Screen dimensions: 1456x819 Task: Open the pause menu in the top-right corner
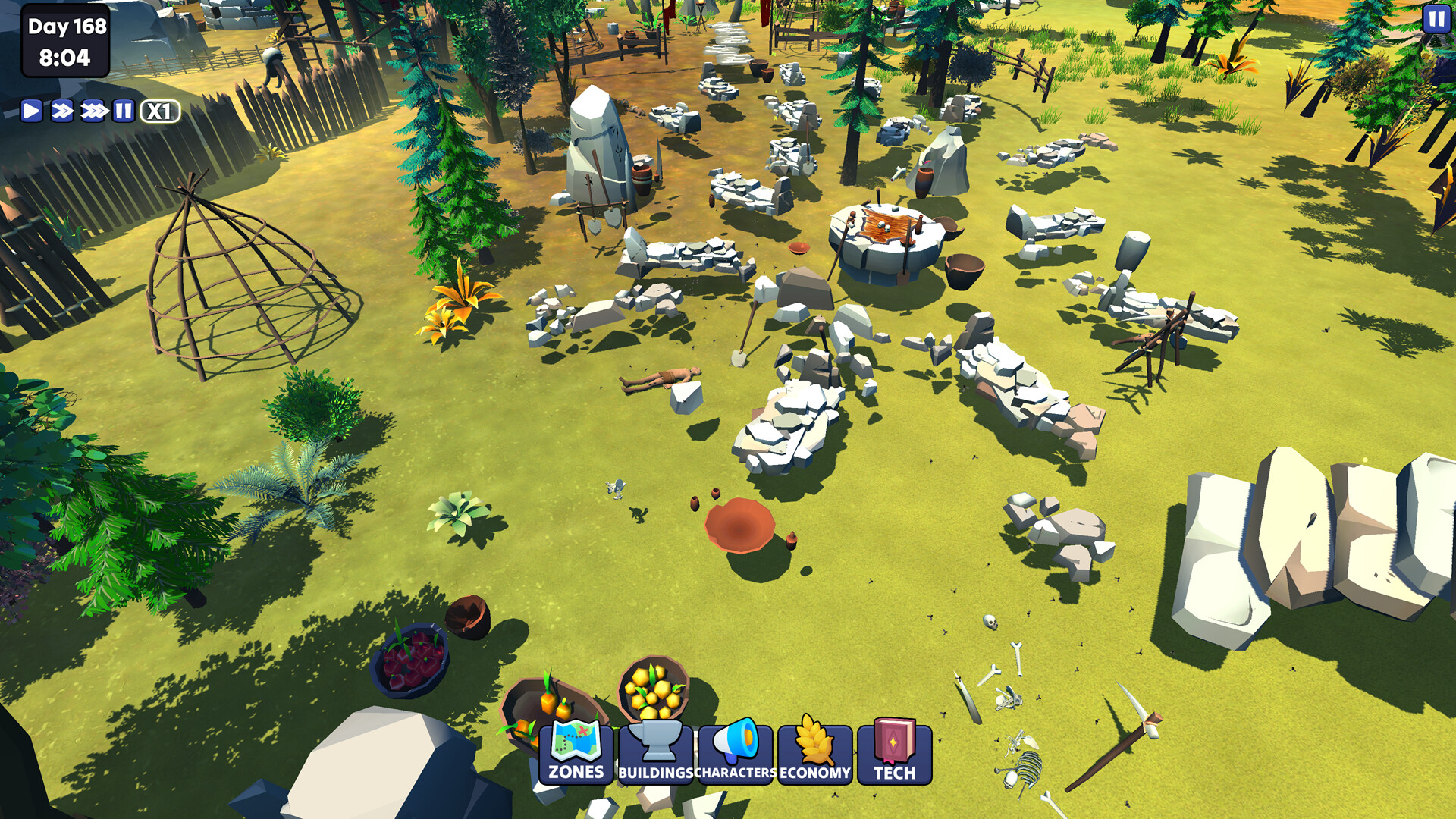coord(1436,18)
